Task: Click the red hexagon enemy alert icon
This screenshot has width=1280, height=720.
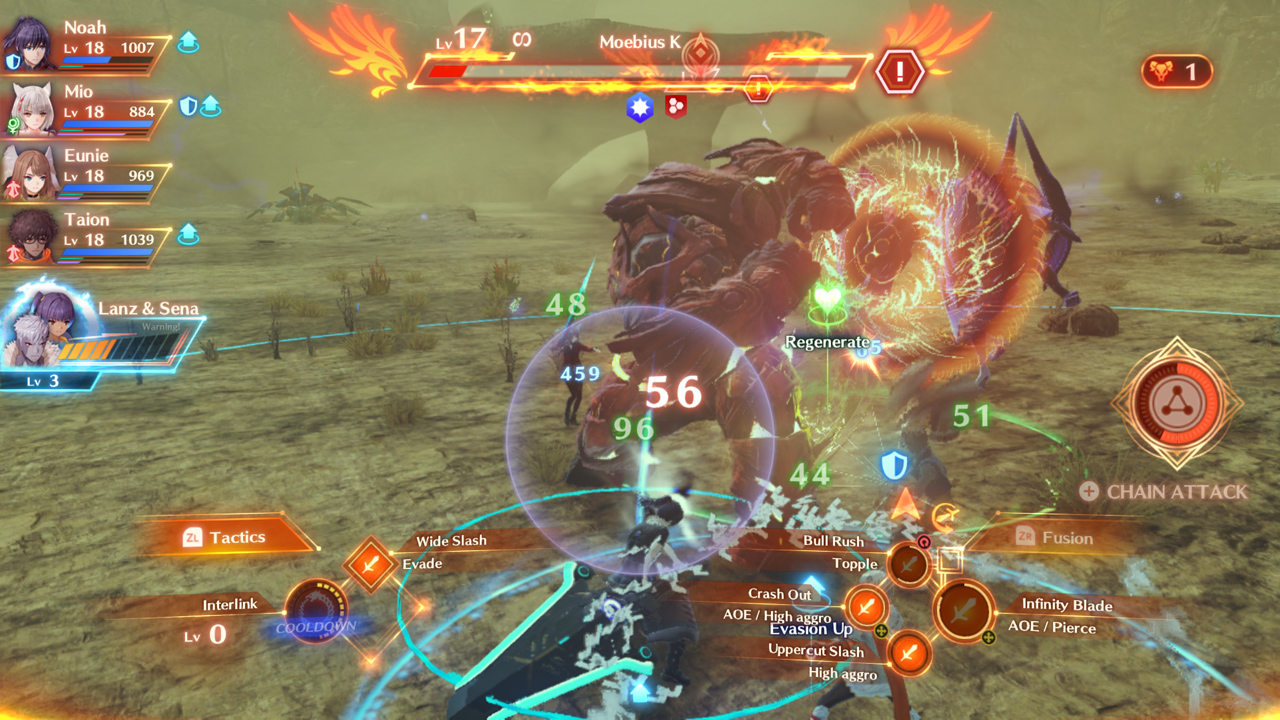Action: click(x=899, y=72)
